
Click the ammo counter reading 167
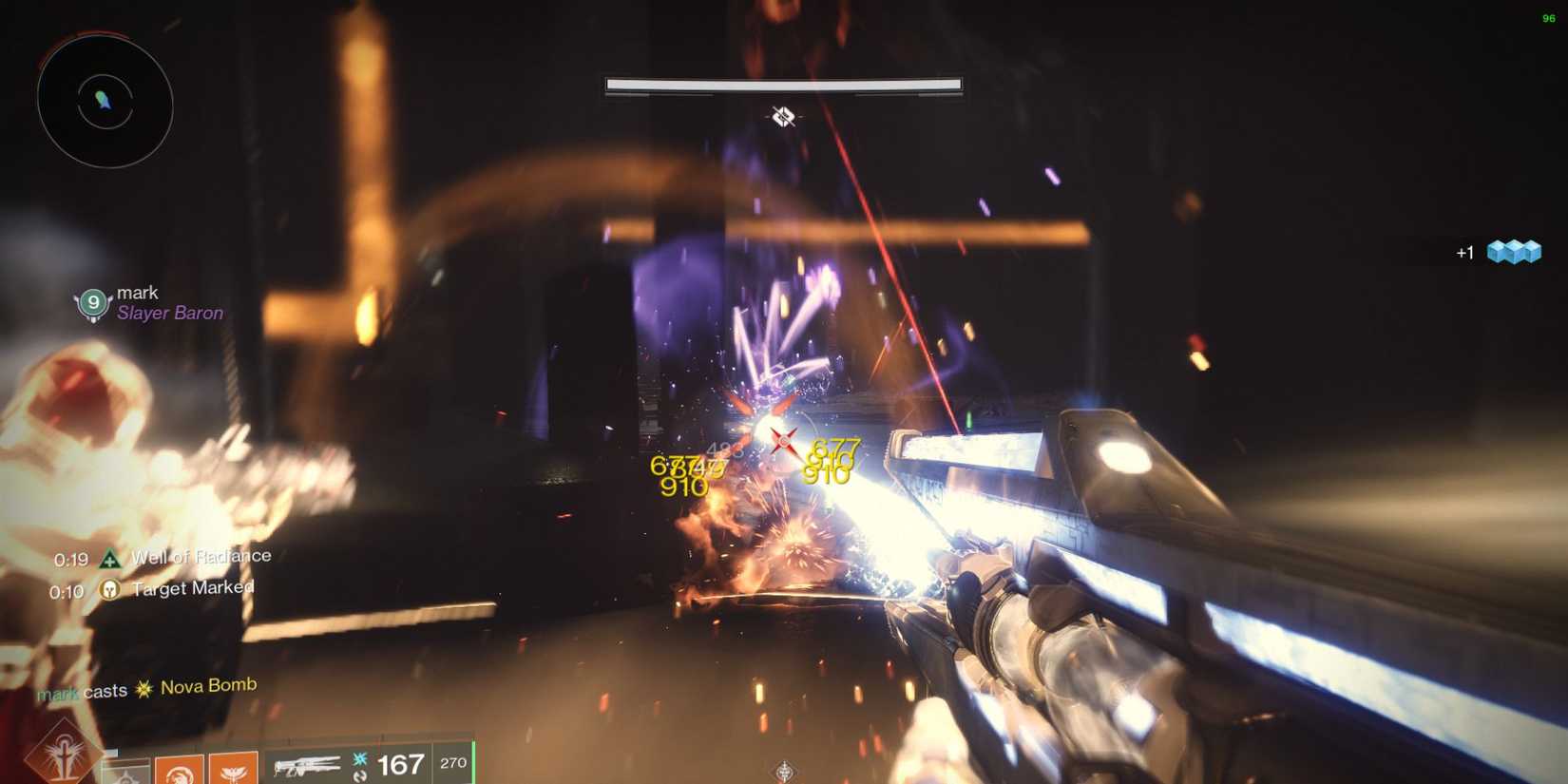point(401,763)
